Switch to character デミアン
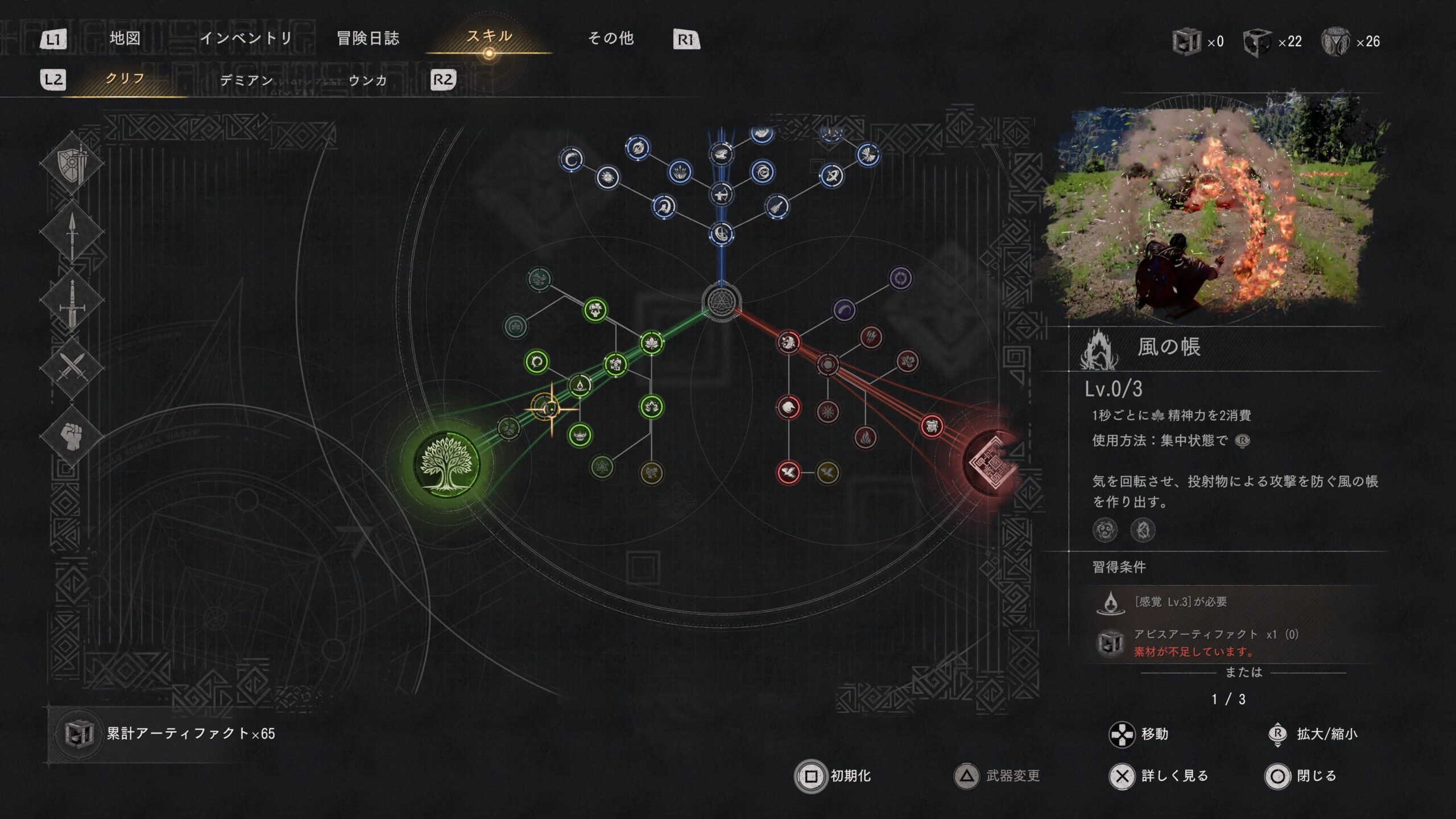The width and height of the screenshot is (1456, 819). coord(246,80)
